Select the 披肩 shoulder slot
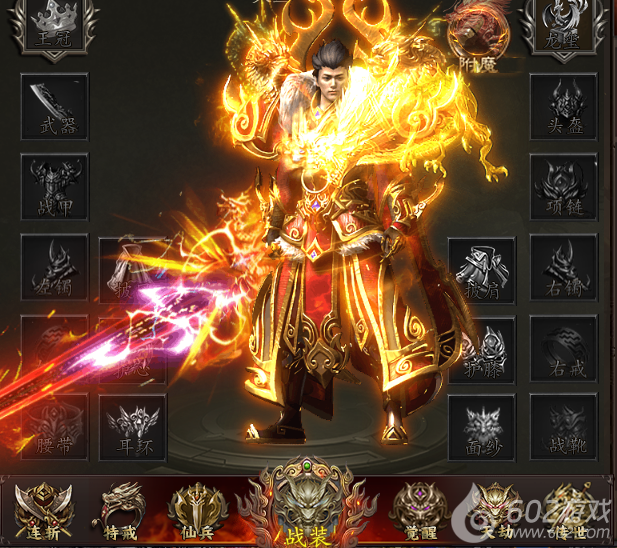The image size is (617, 548). (482, 268)
